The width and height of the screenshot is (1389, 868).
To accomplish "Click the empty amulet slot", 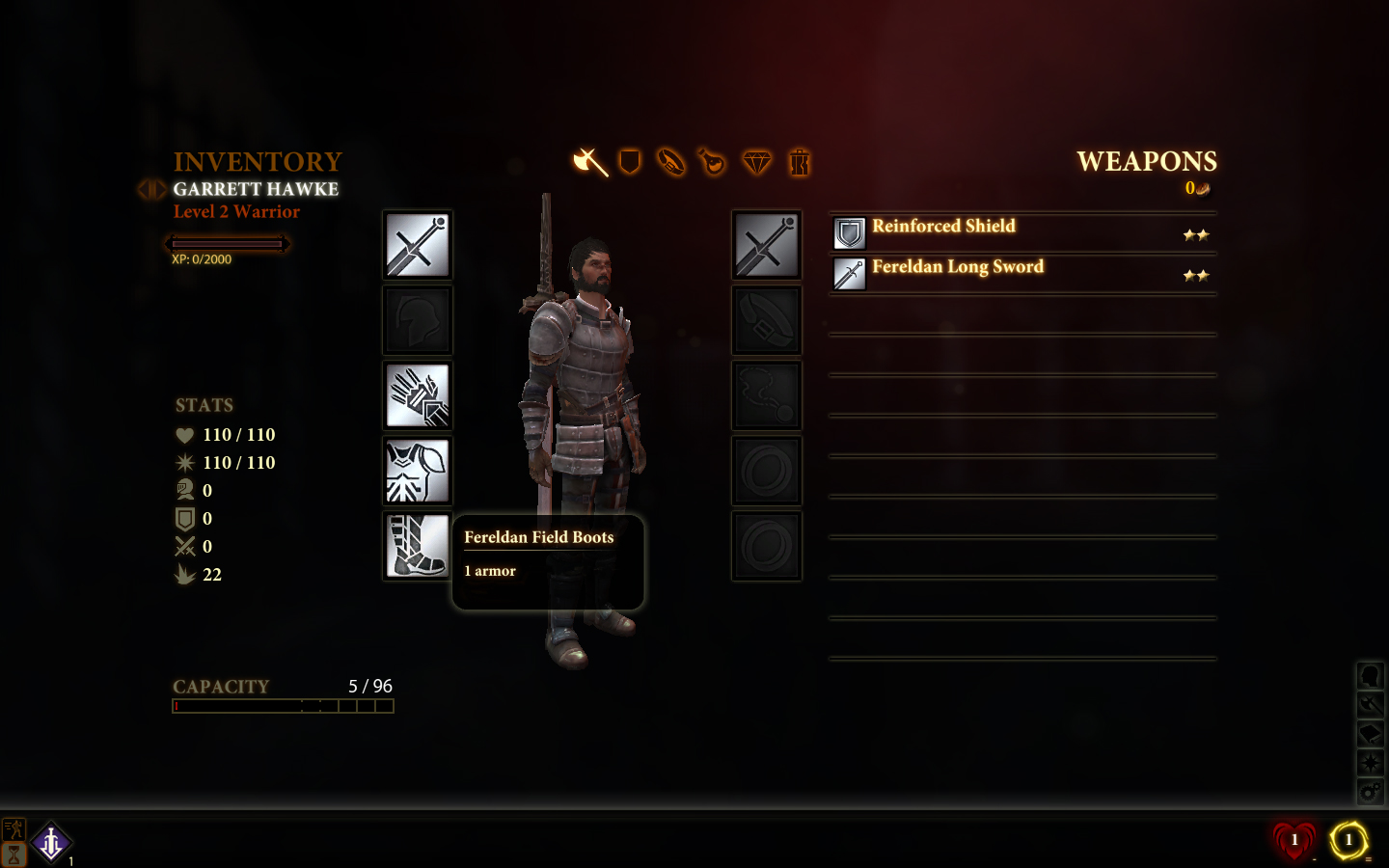I will pos(767,395).
